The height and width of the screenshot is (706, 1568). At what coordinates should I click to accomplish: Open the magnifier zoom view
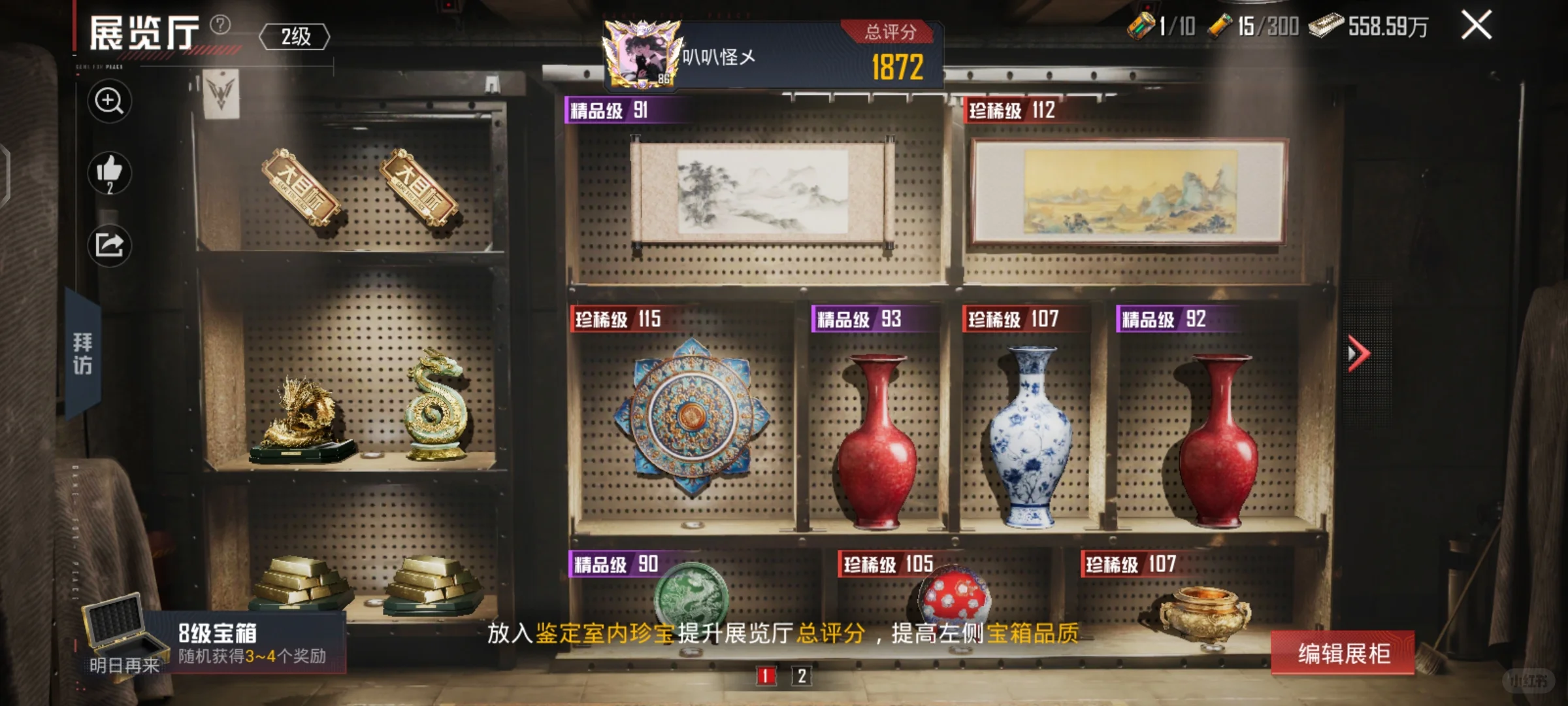(109, 103)
